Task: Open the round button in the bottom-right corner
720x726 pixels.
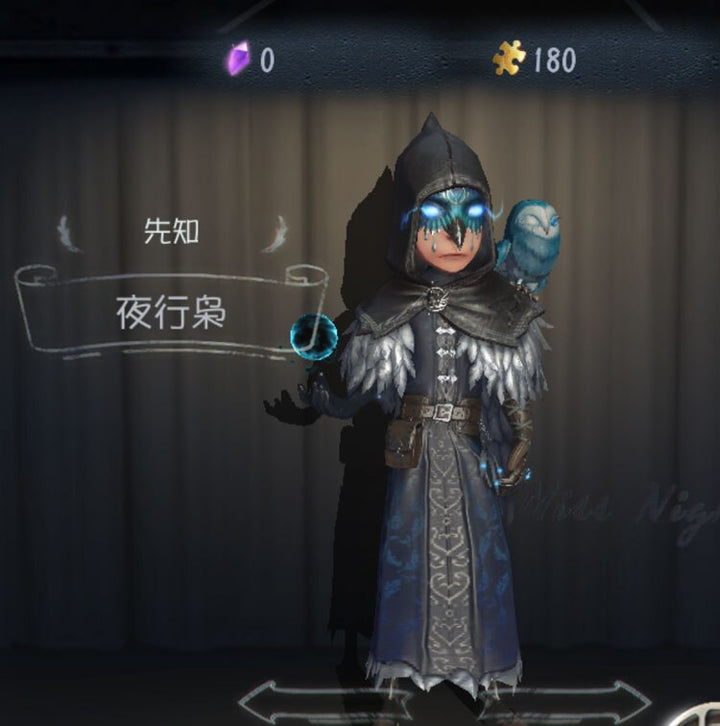Action: coord(704,714)
